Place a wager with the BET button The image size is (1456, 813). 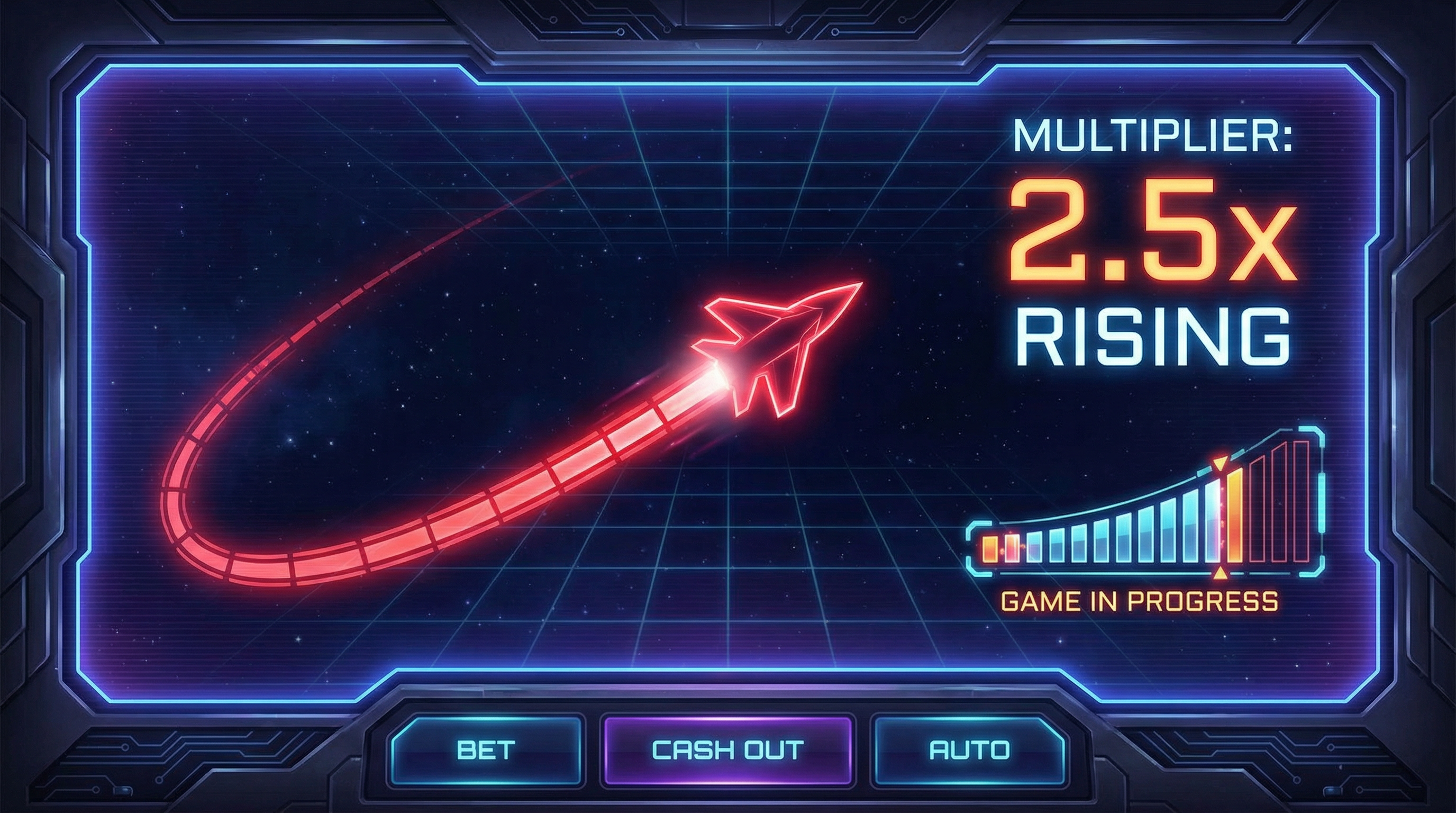[x=486, y=750]
